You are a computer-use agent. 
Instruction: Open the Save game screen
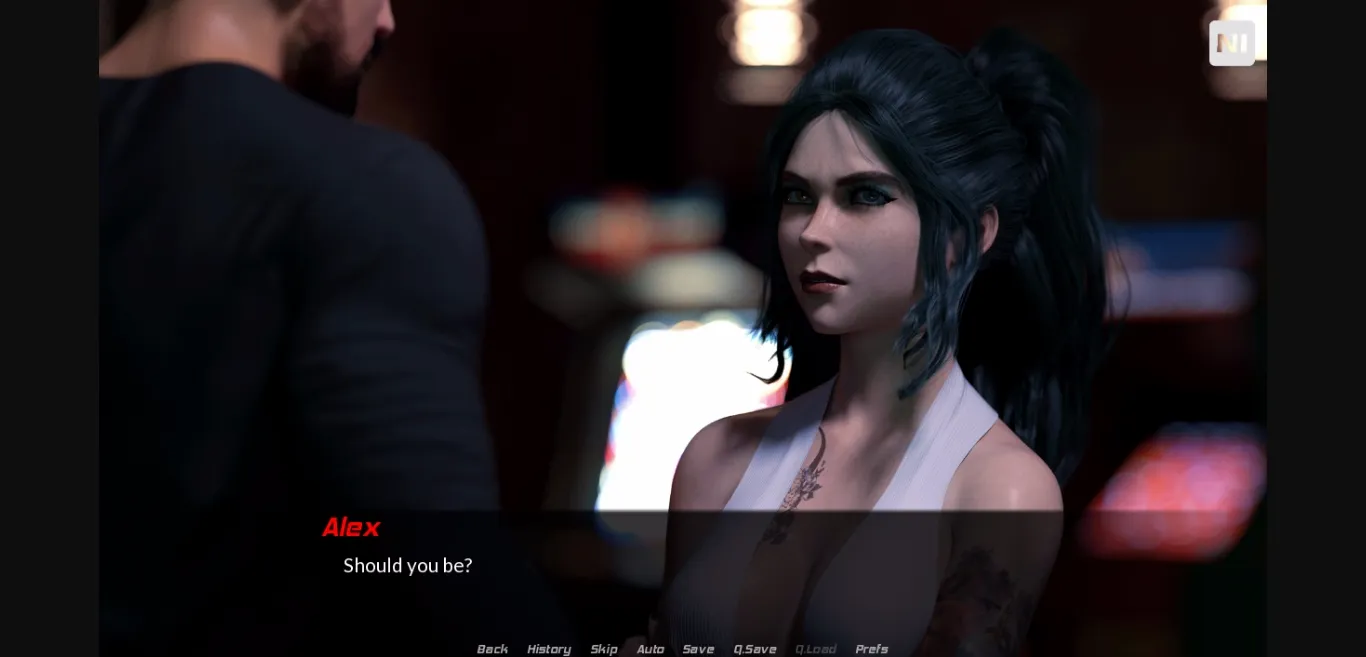click(698, 649)
